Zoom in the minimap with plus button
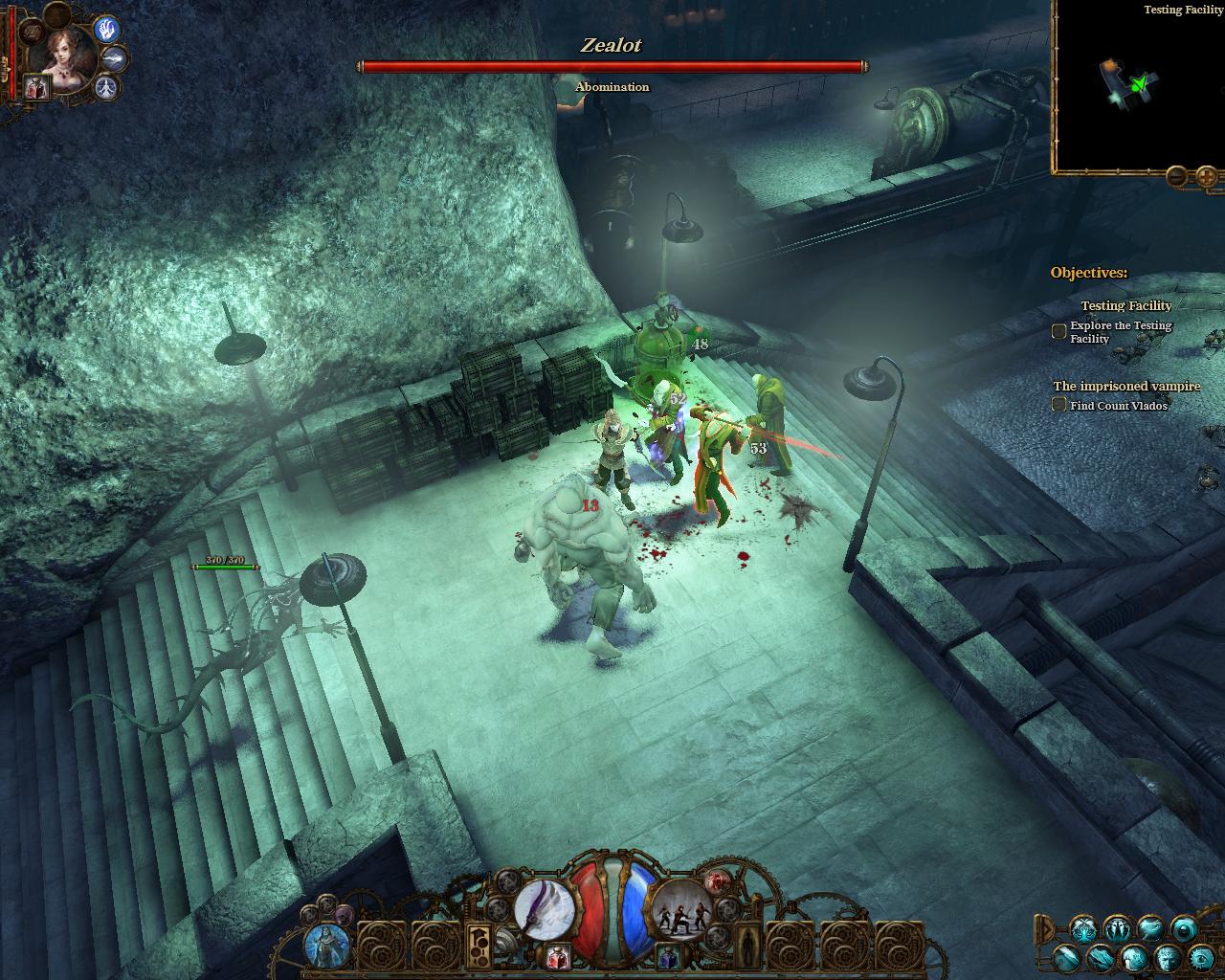The height and width of the screenshot is (980, 1225). (1207, 176)
